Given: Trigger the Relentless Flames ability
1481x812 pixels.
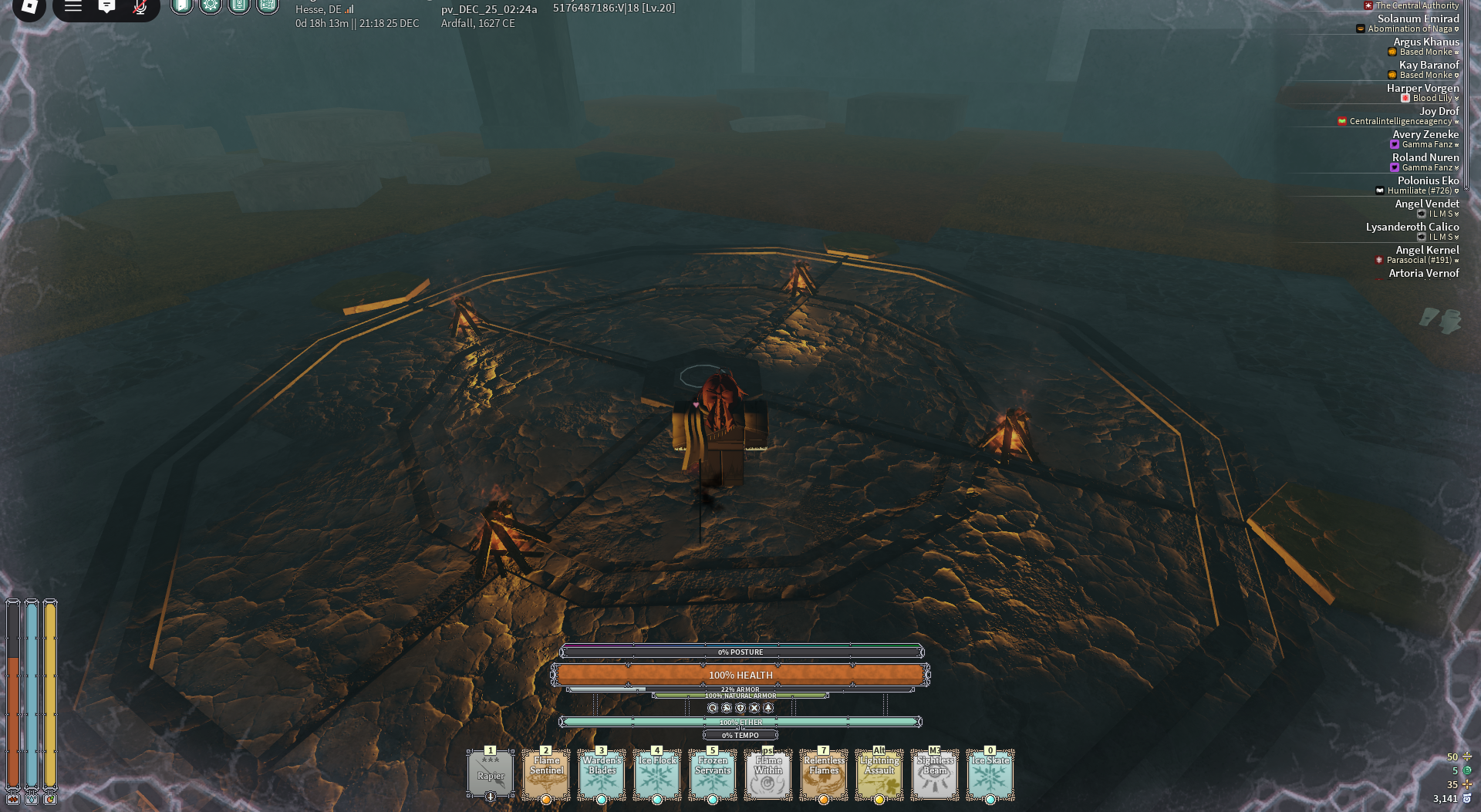Looking at the screenshot, I should point(824,774).
